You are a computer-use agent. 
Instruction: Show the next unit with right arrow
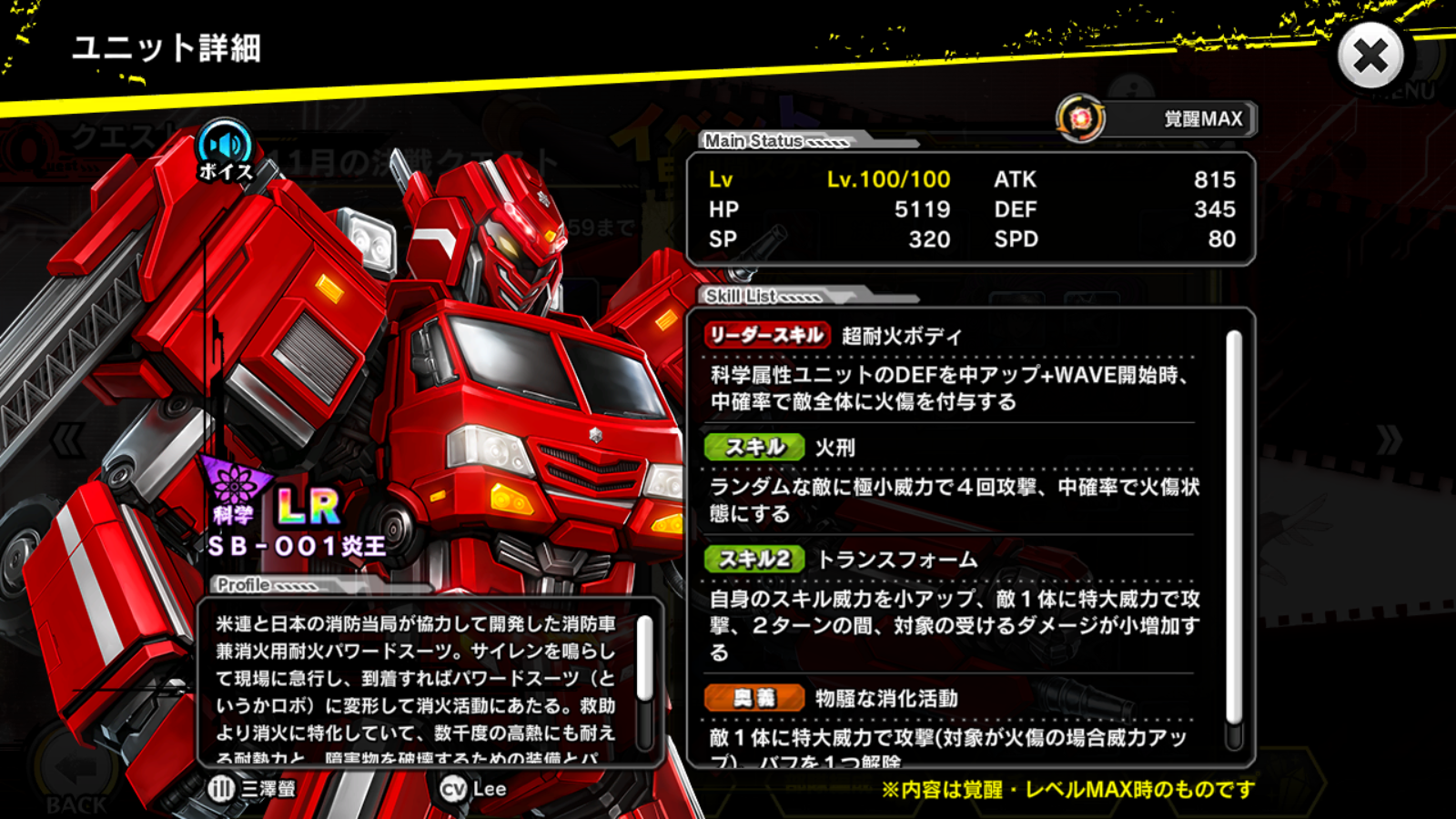click(x=1389, y=440)
